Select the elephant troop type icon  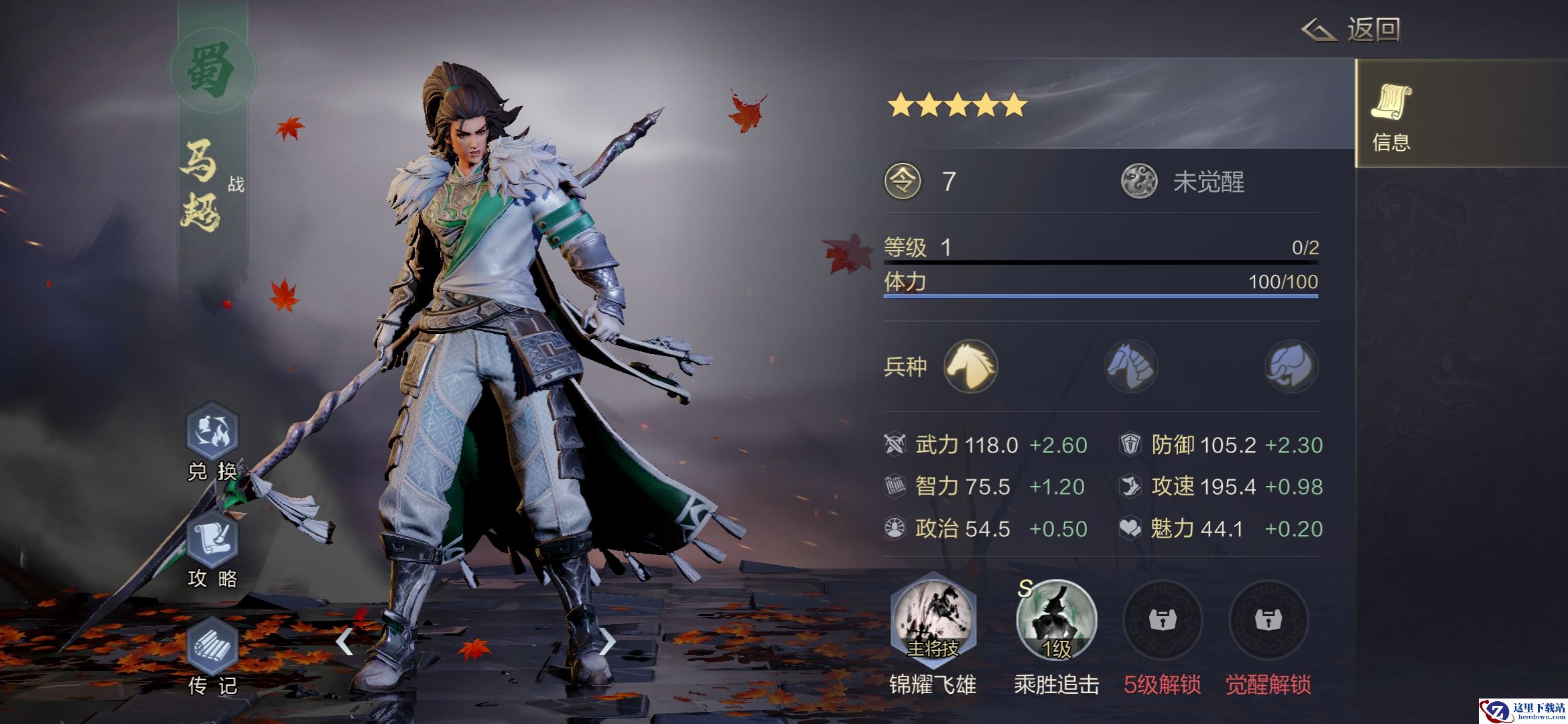1291,366
